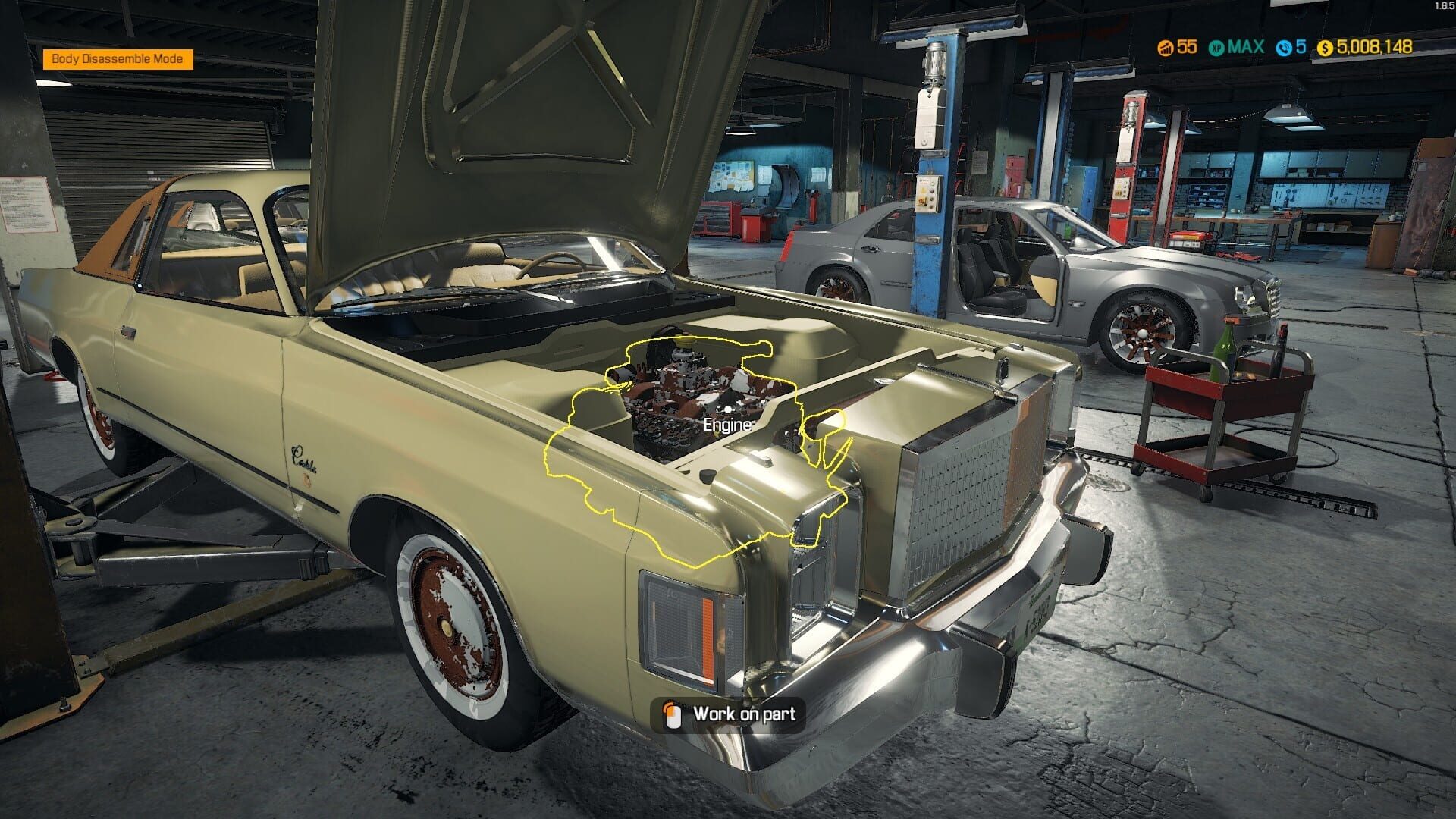Click the MAX experience label
This screenshot has width=1456, height=819.
click(x=1246, y=48)
